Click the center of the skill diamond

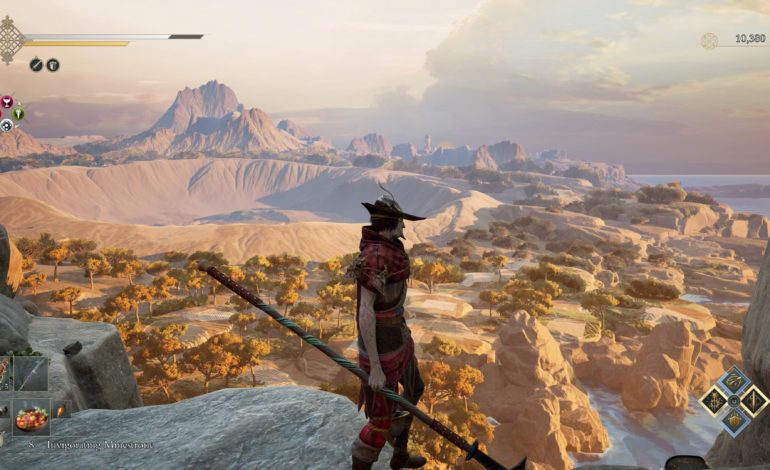(733, 401)
